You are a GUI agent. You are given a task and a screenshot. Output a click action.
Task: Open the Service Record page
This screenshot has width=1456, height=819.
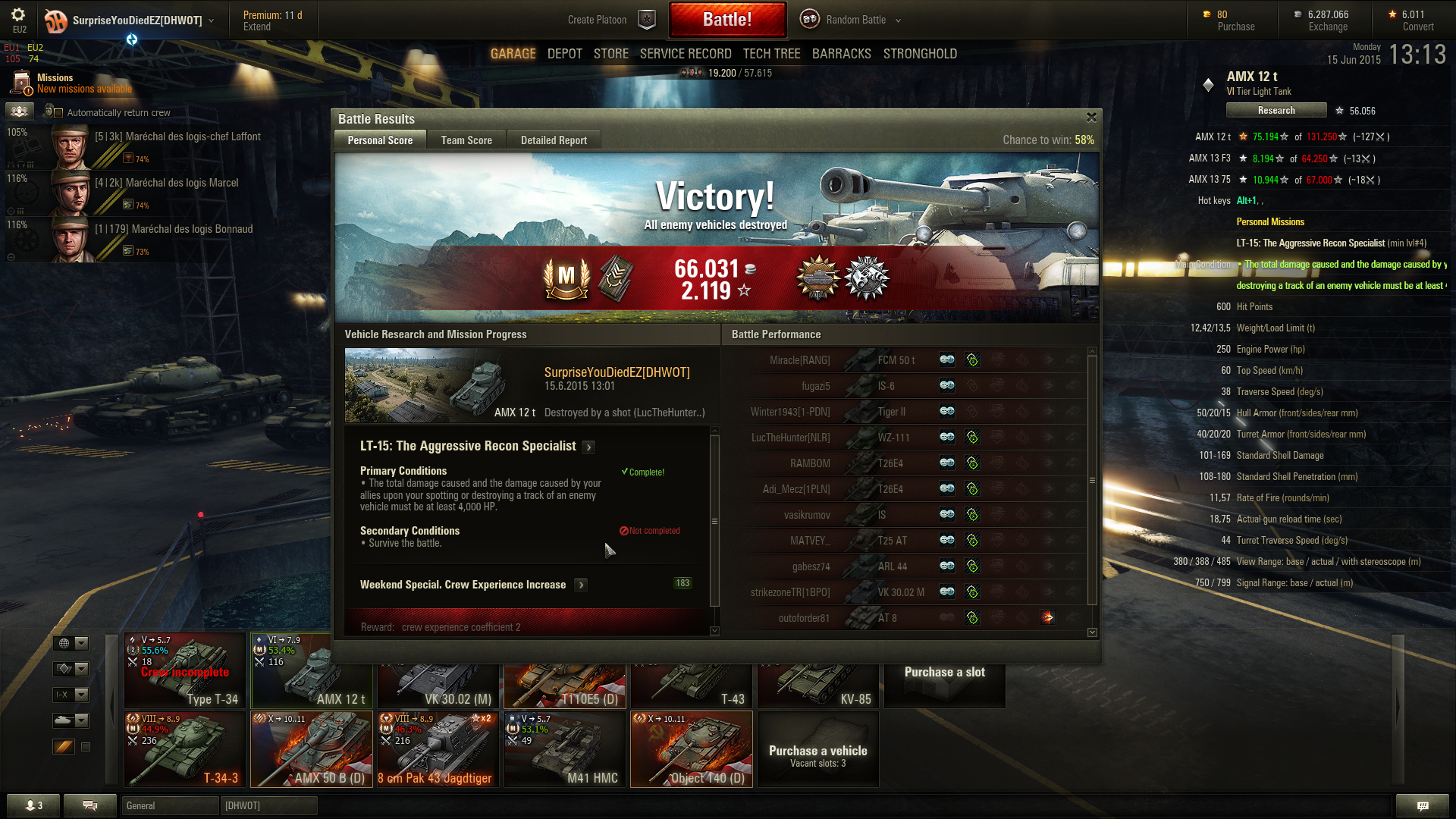click(x=685, y=54)
